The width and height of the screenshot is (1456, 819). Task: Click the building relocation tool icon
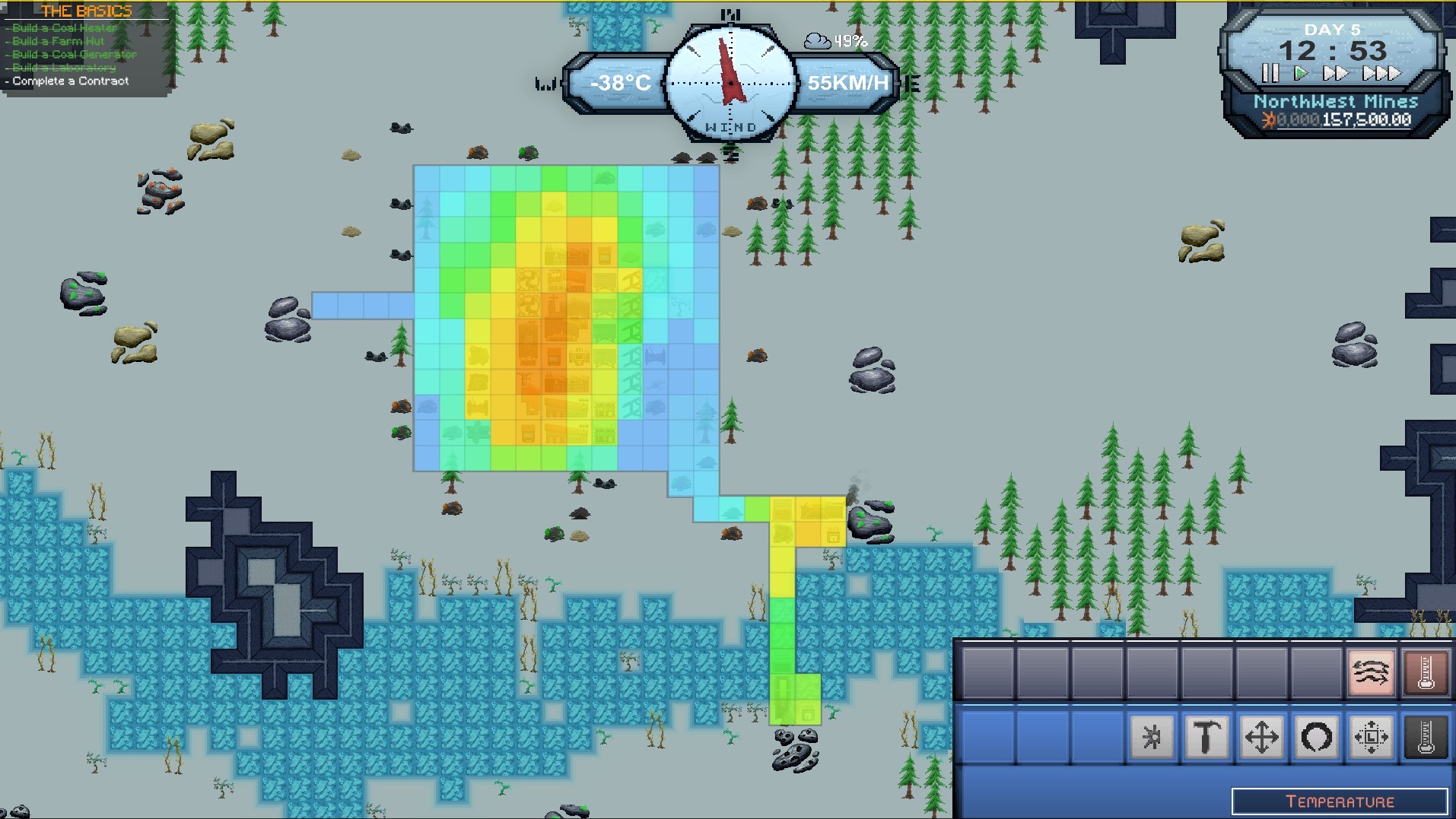coord(1369,738)
